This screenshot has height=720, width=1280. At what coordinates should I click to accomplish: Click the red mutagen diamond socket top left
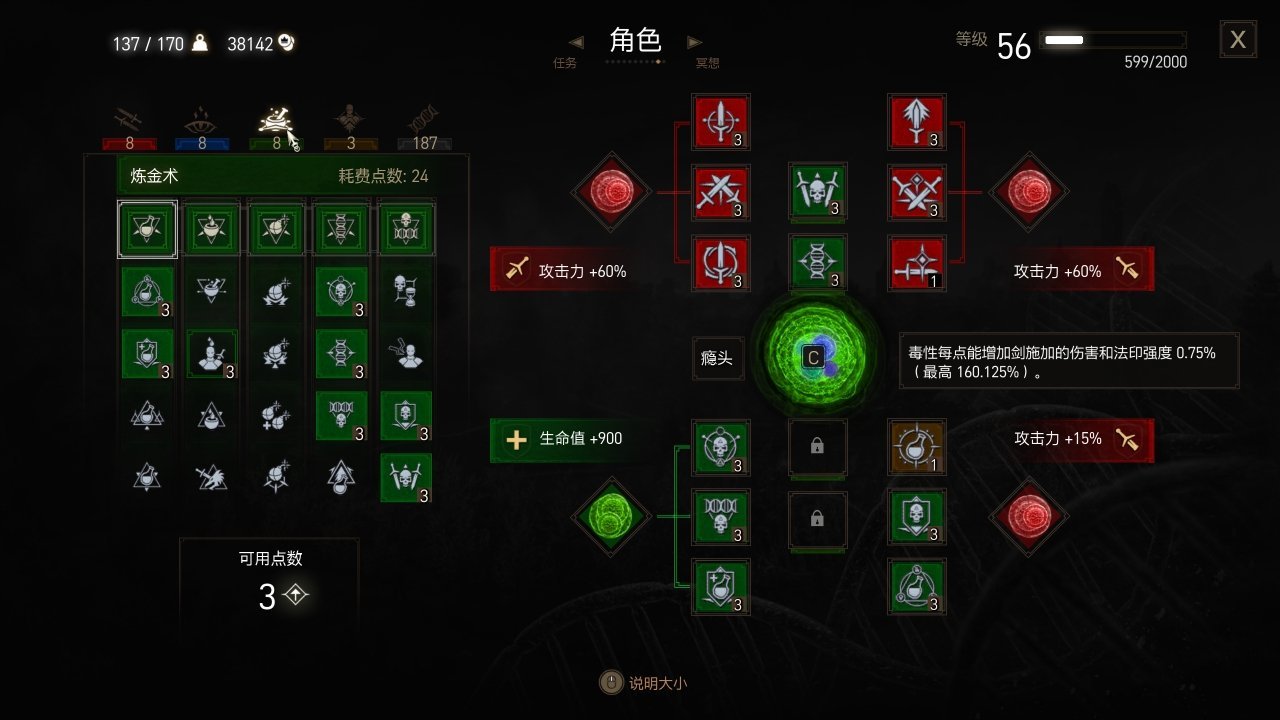point(611,193)
